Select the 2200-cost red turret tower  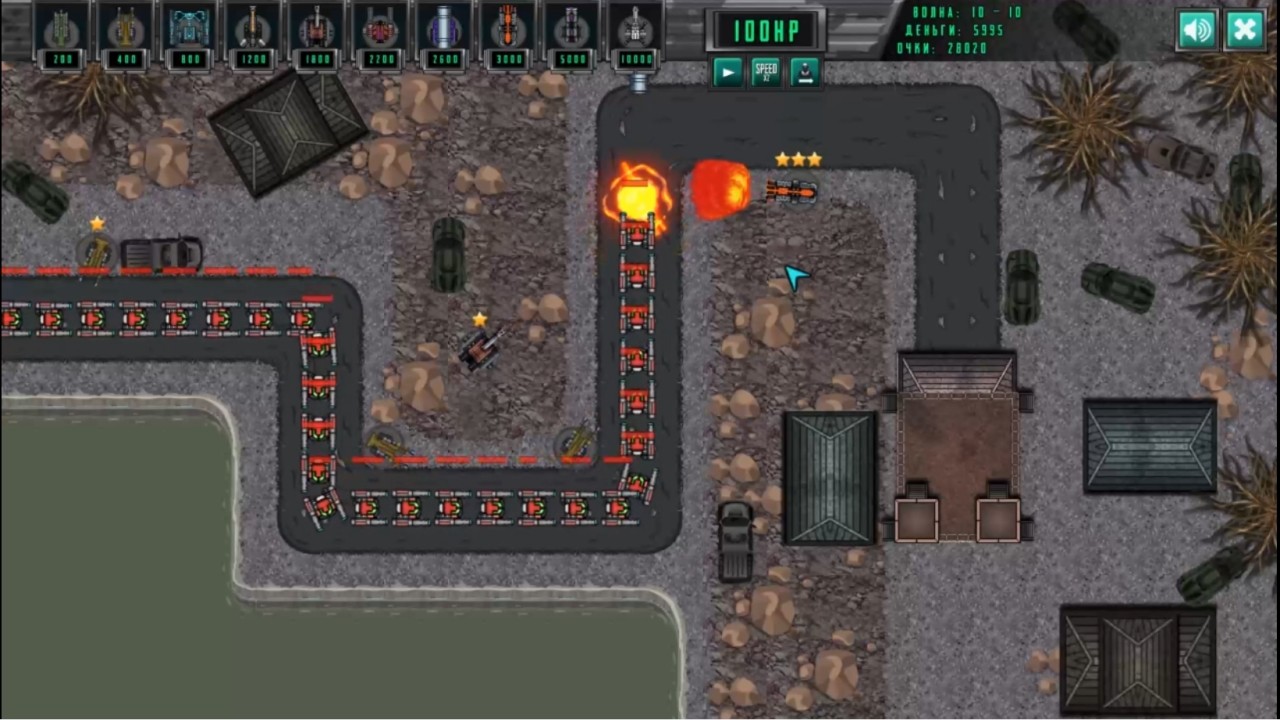coord(381,30)
